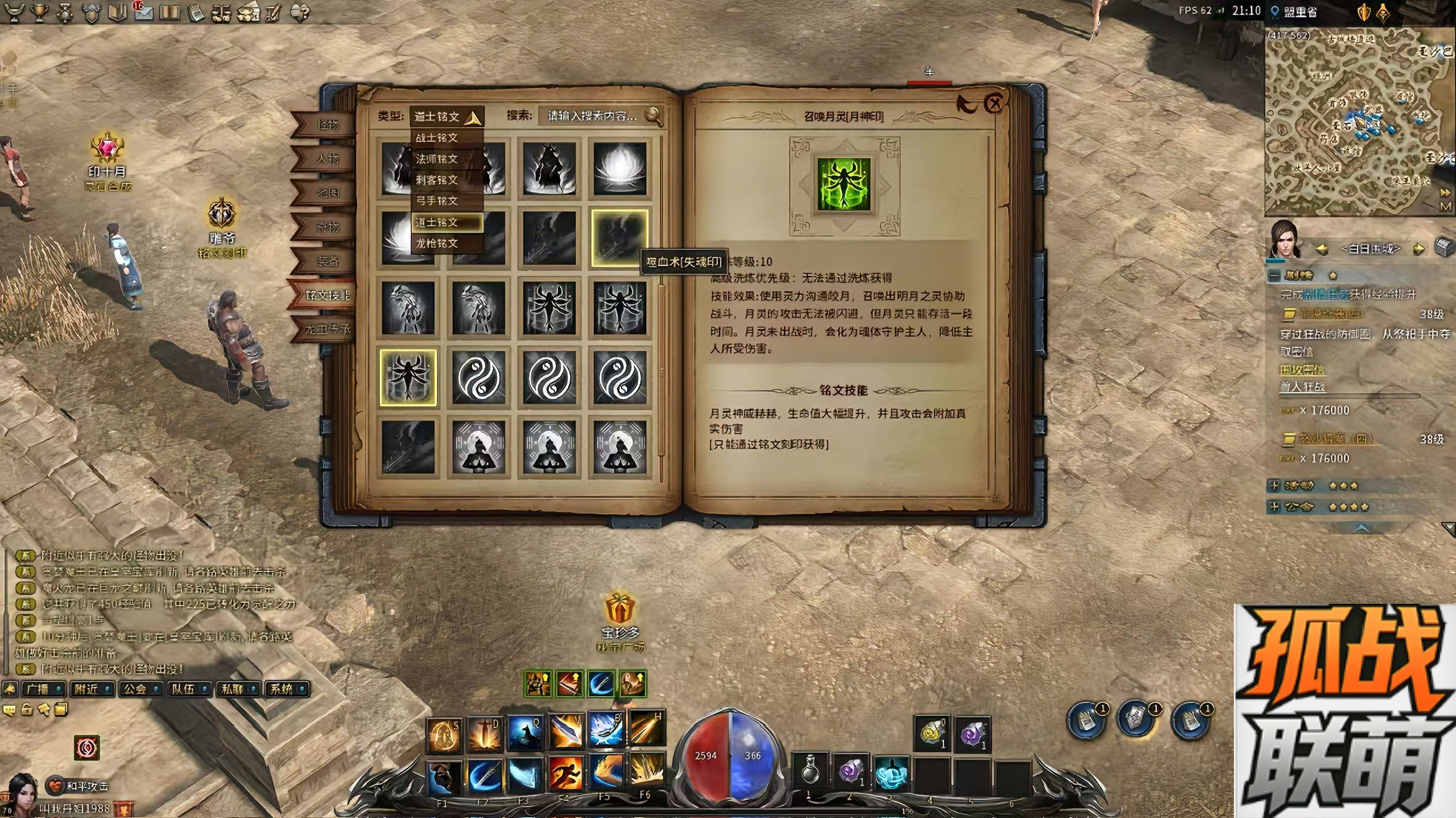
Task: Click the search field in the codex
Action: pos(591,116)
